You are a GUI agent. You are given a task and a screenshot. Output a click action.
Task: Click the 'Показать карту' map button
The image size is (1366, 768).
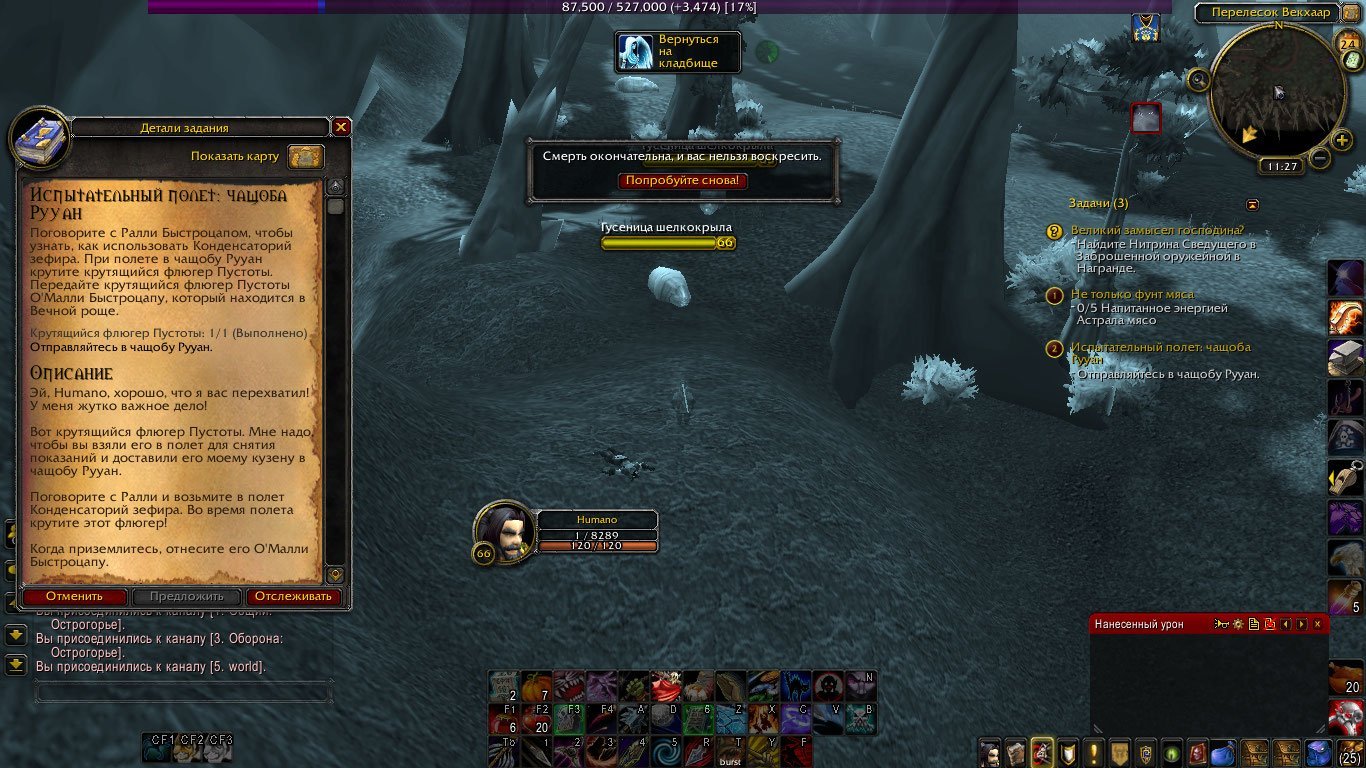(306, 157)
